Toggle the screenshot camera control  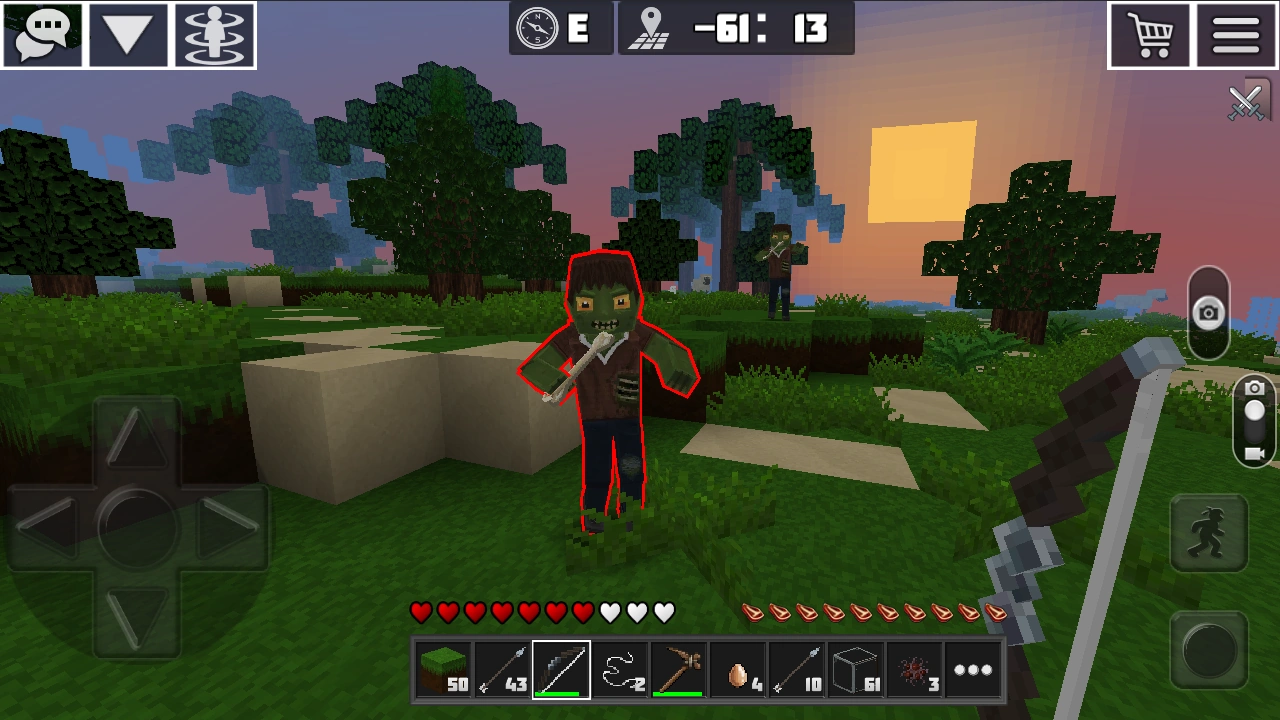[1208, 313]
